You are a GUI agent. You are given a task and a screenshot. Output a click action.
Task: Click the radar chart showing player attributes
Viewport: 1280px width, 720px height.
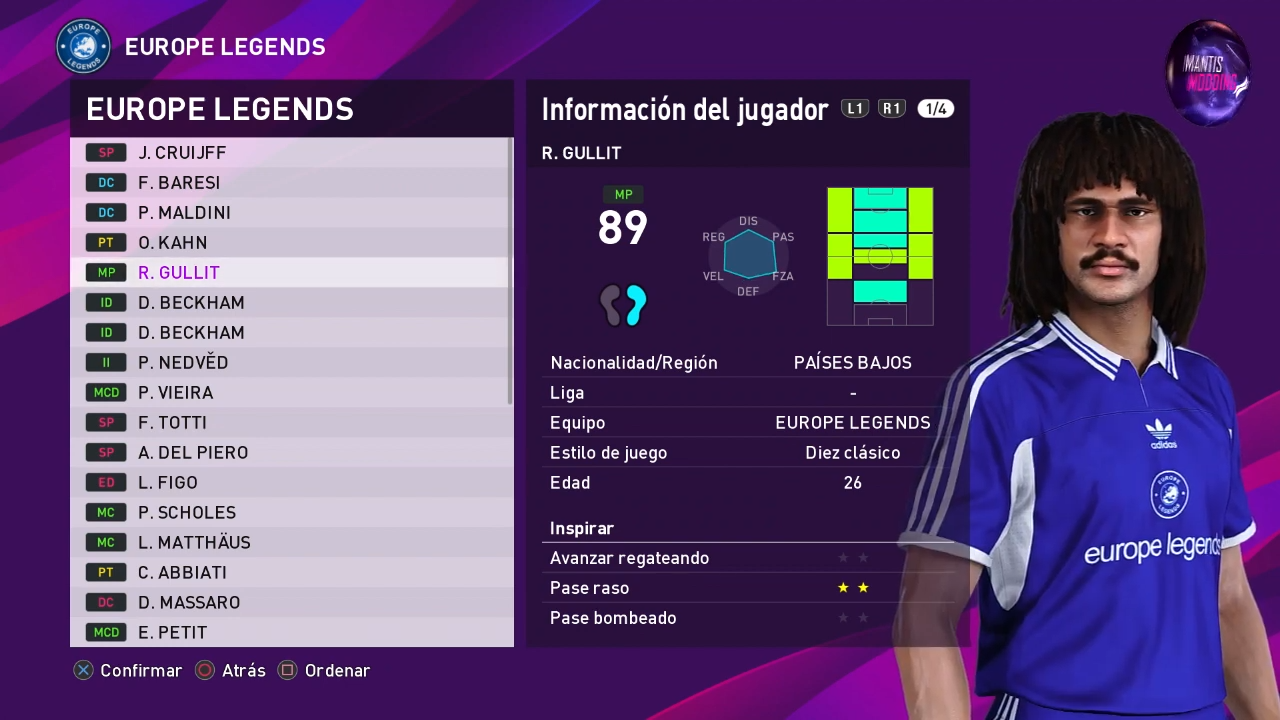(x=748, y=255)
